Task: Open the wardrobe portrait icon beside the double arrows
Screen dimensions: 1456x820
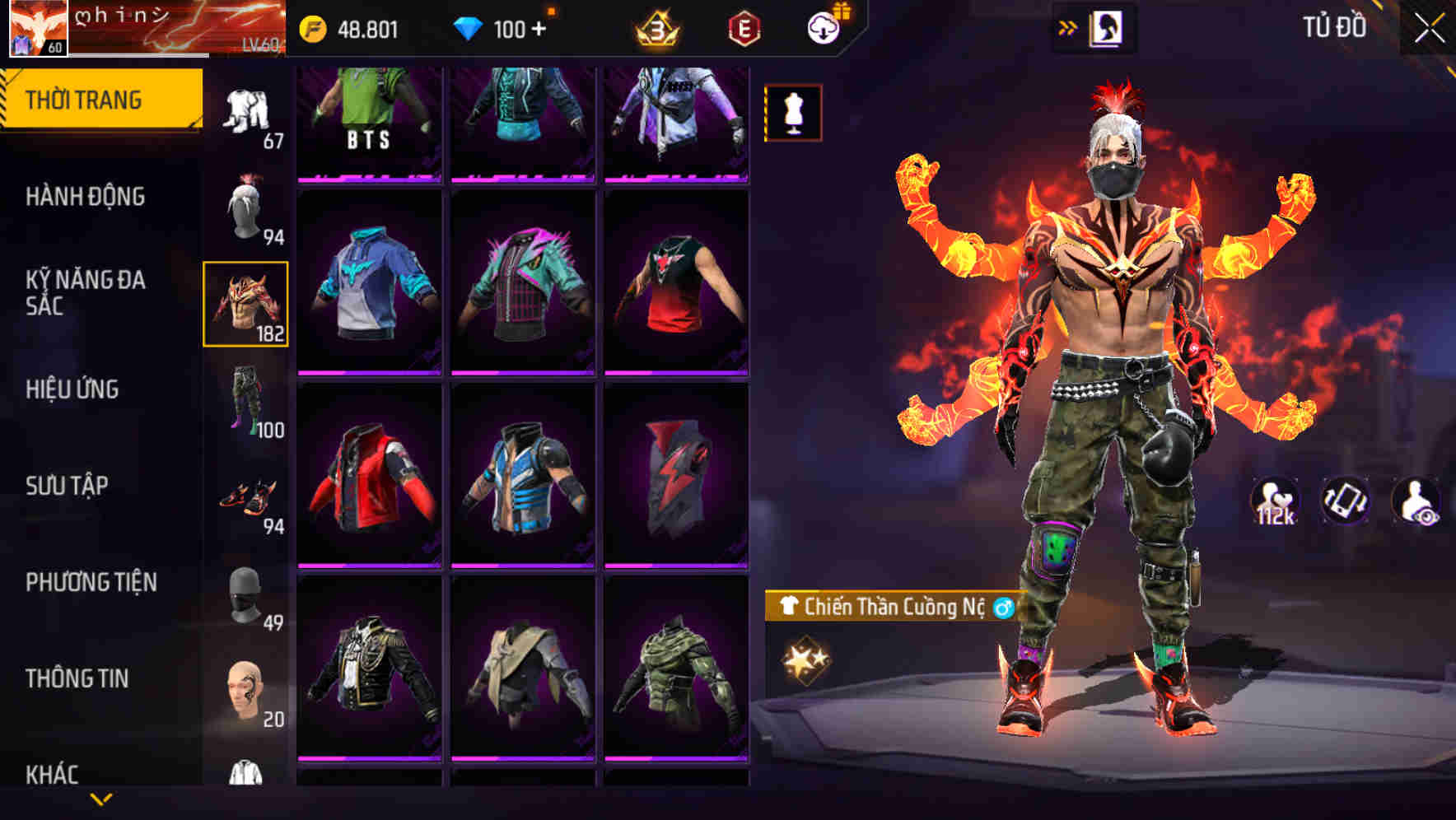Action: (x=1108, y=26)
